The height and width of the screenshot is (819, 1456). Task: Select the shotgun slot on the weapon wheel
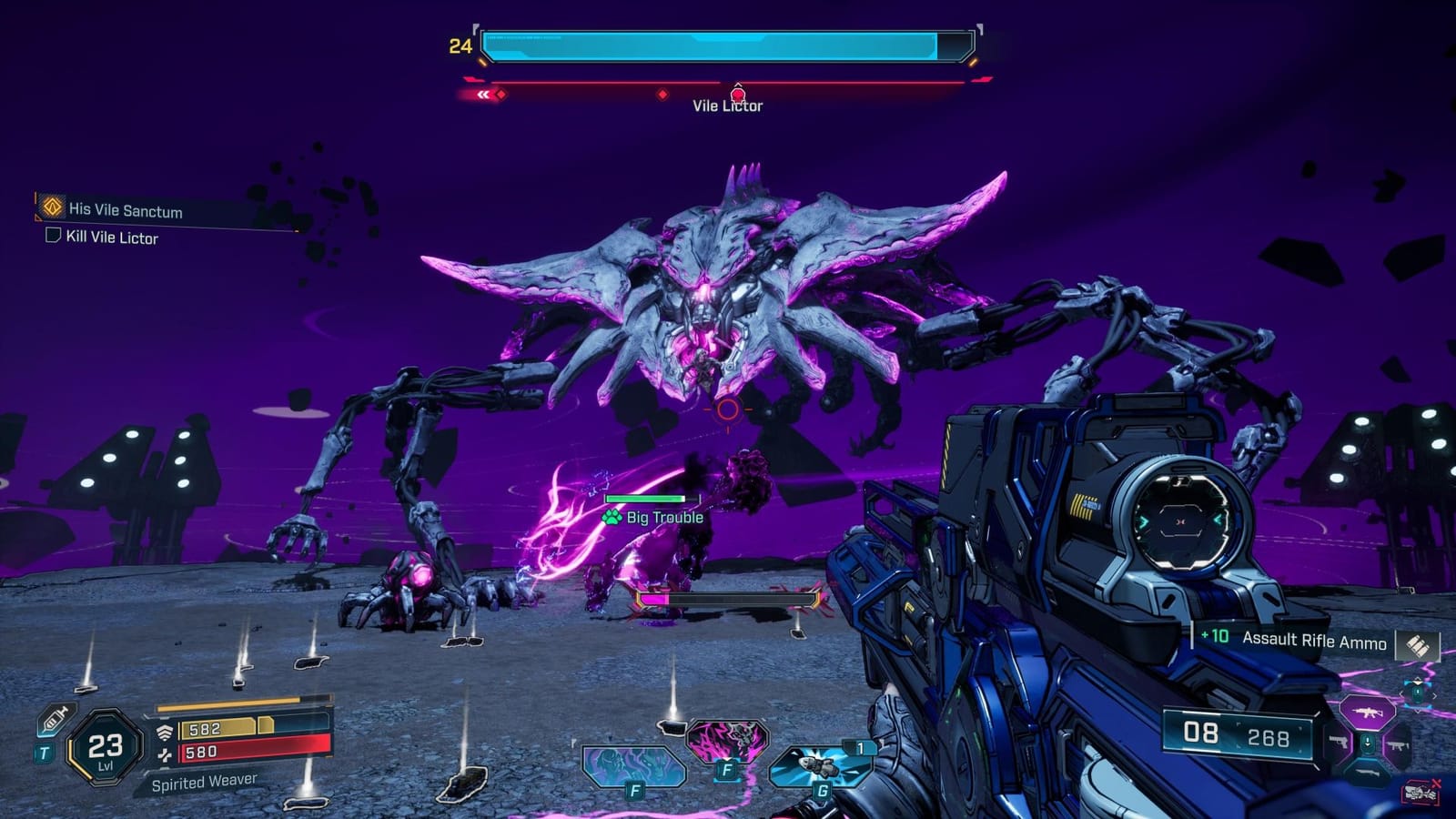(x=1368, y=773)
